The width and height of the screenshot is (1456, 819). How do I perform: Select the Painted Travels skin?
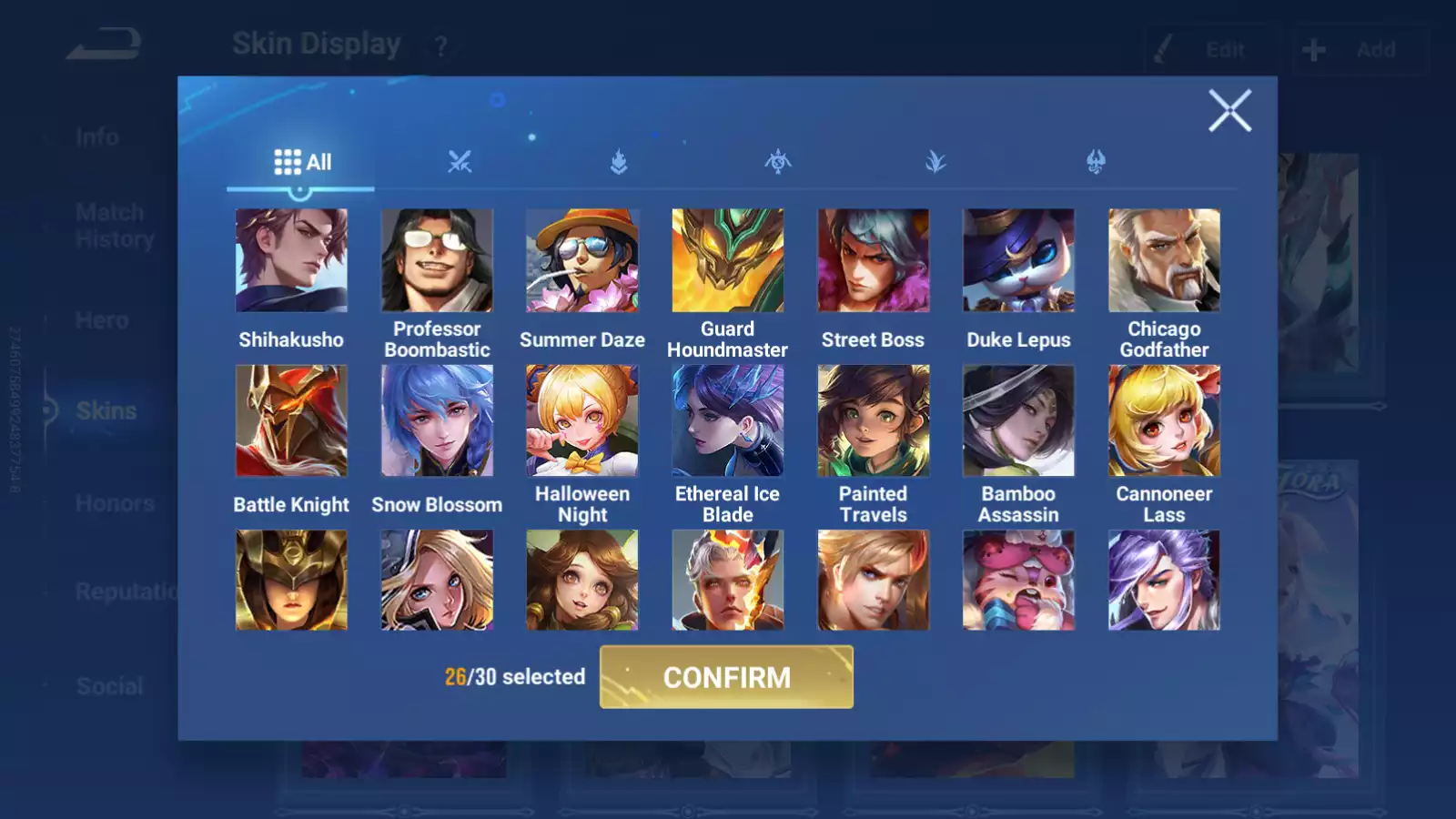point(873,420)
